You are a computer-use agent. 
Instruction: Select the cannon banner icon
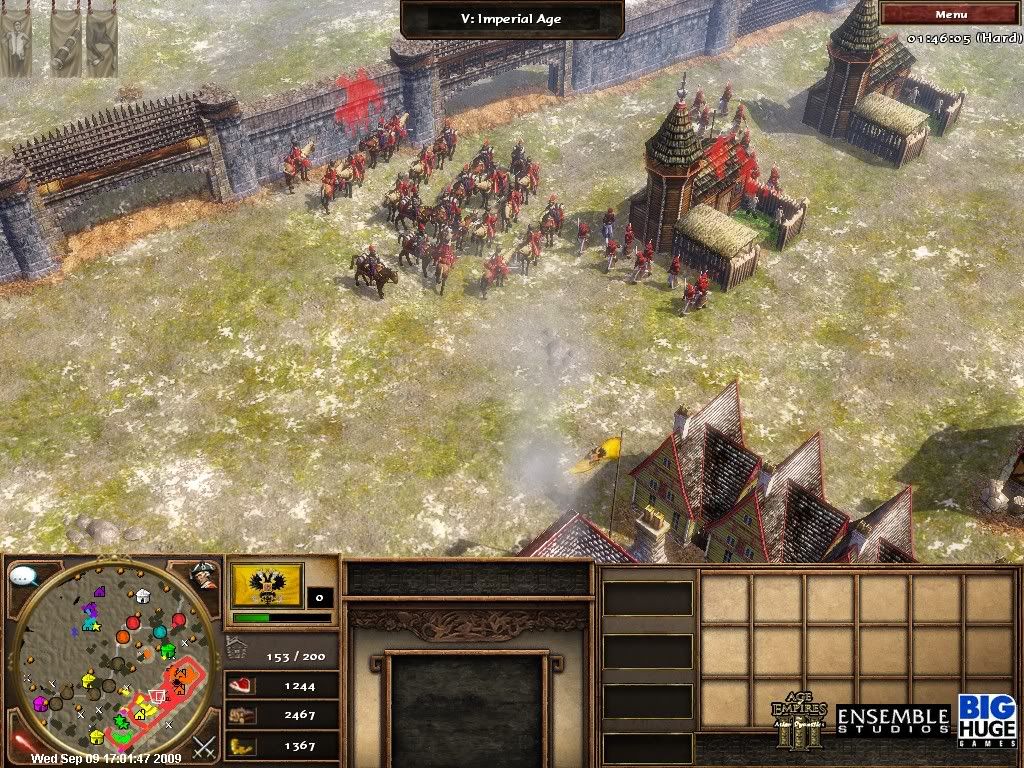click(x=64, y=42)
